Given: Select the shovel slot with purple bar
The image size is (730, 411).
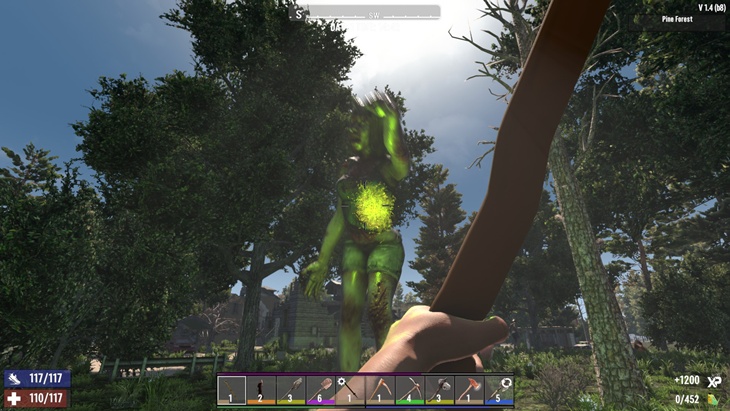Looking at the screenshot, I should [x=321, y=389].
